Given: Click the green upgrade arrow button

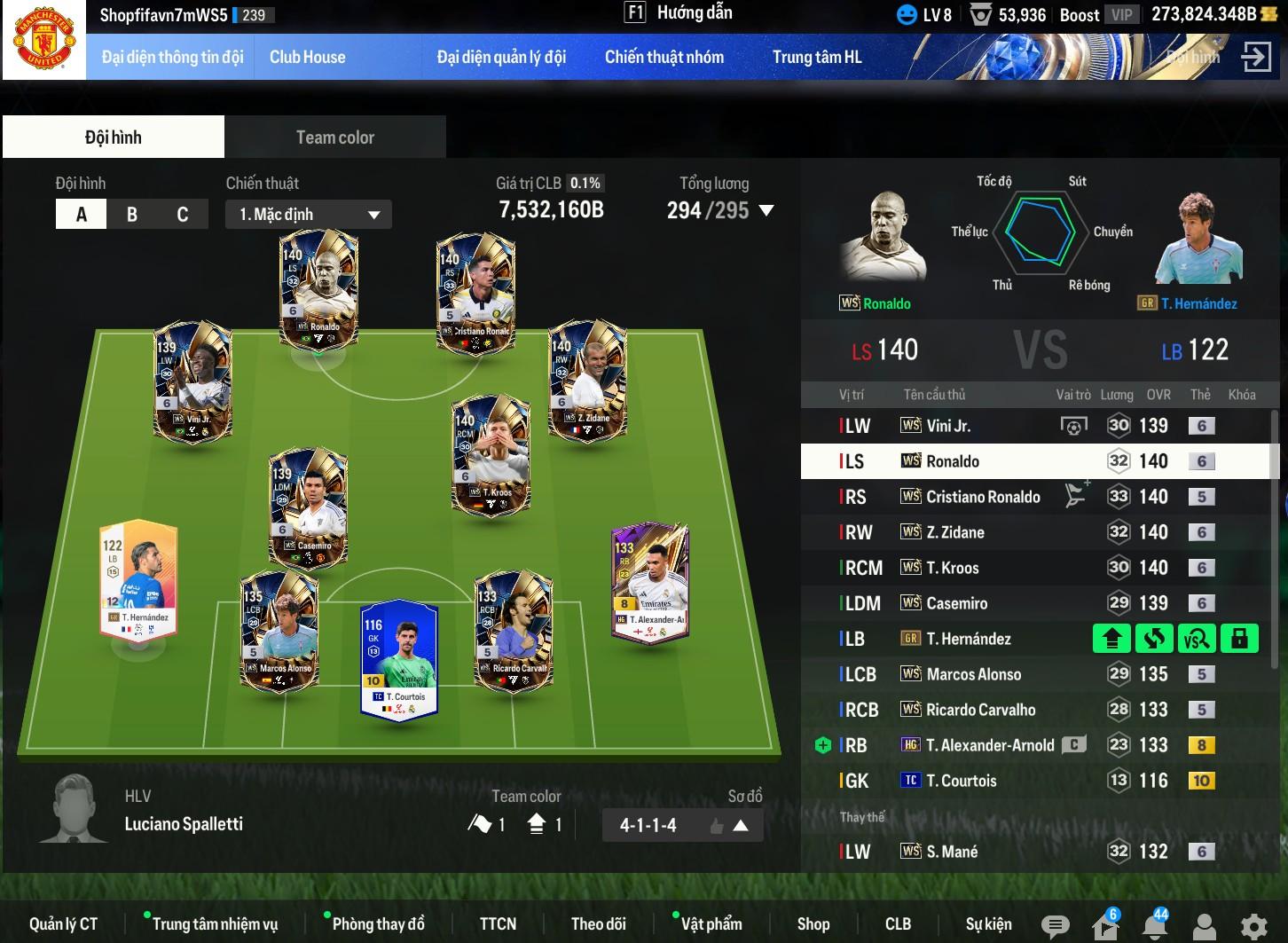Looking at the screenshot, I should [x=1111, y=638].
